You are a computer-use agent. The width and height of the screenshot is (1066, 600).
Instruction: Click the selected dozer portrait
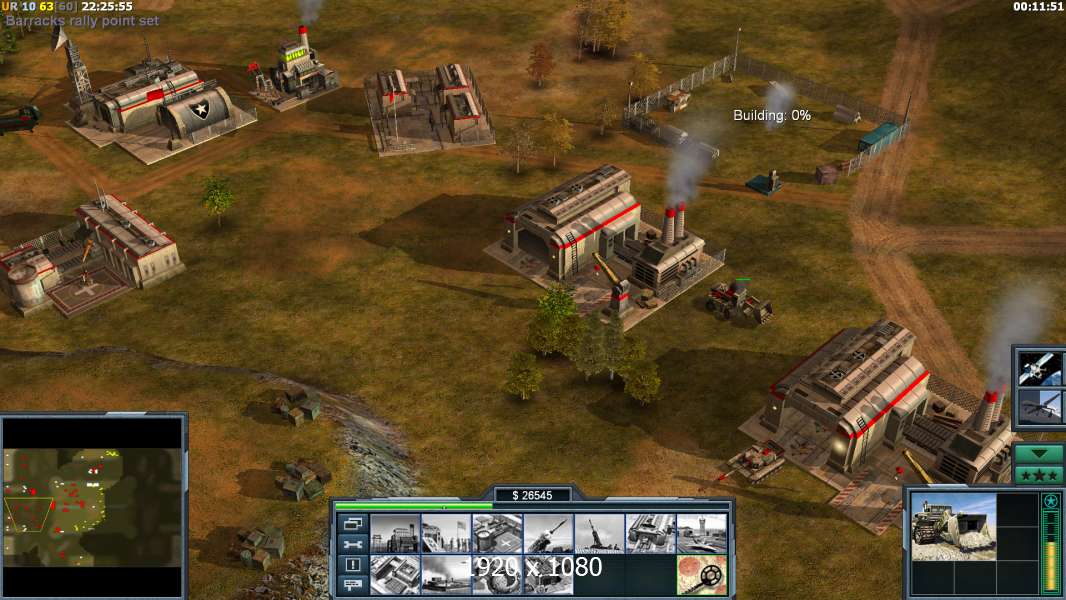(x=953, y=526)
